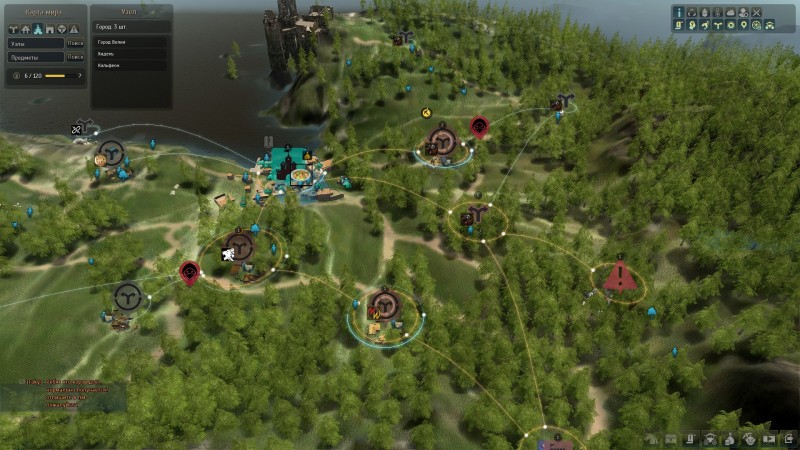Show the warning triangle filter

click(x=73, y=29)
